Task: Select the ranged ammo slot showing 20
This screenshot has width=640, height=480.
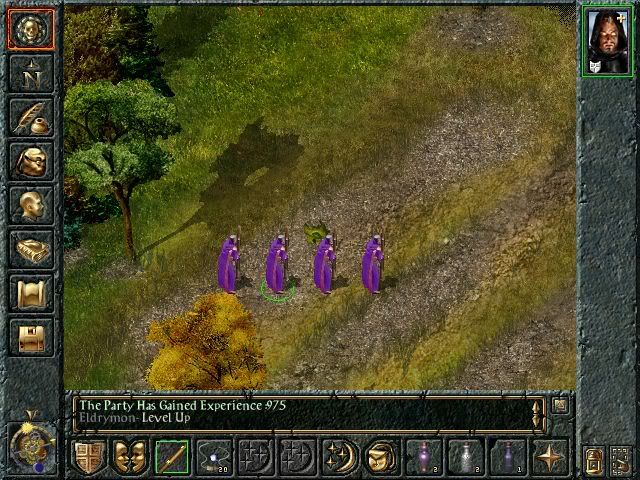Action: (x=214, y=457)
